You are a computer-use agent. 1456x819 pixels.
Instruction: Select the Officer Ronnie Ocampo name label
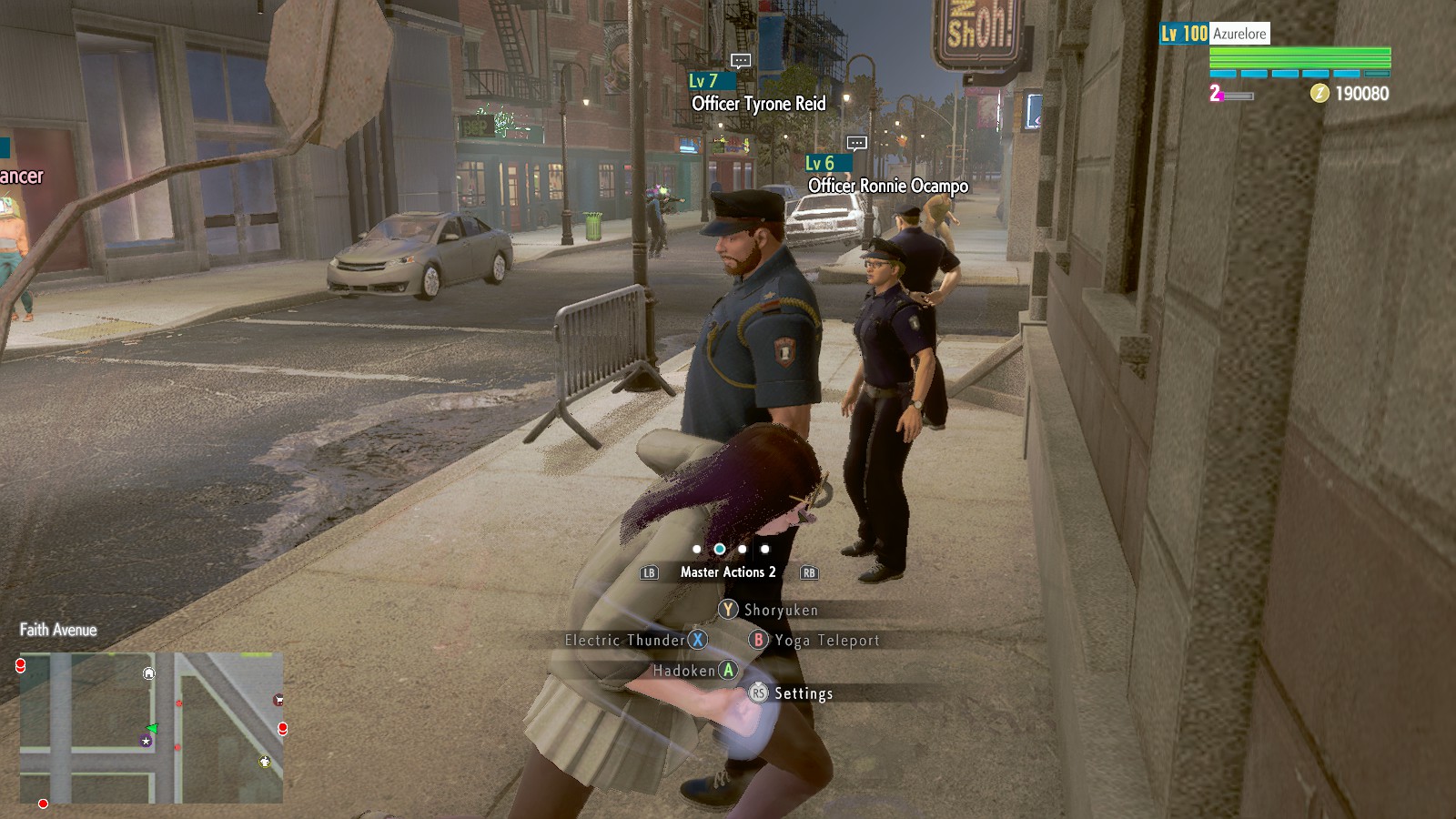(888, 186)
